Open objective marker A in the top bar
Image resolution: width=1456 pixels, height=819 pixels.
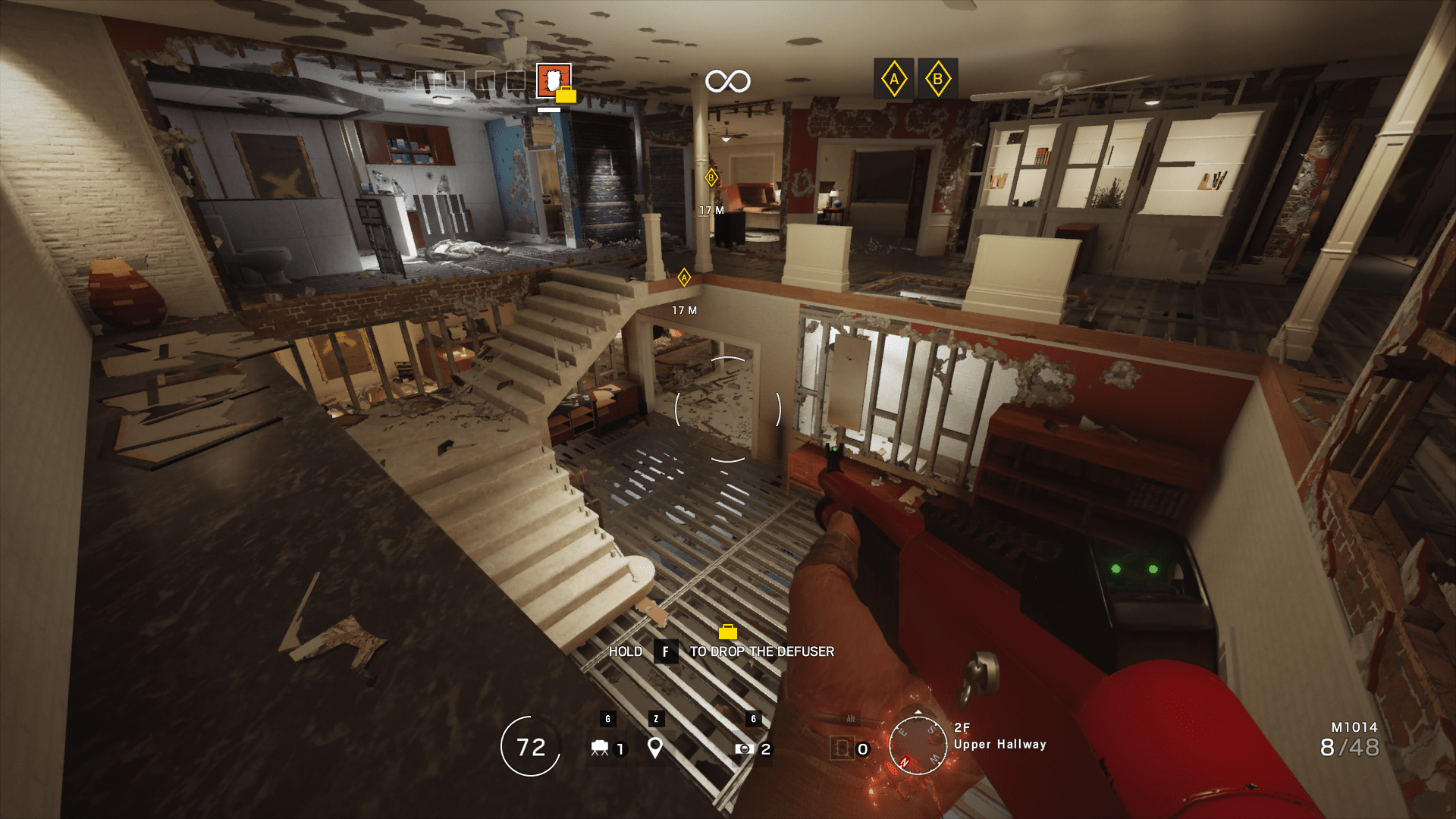[893, 78]
